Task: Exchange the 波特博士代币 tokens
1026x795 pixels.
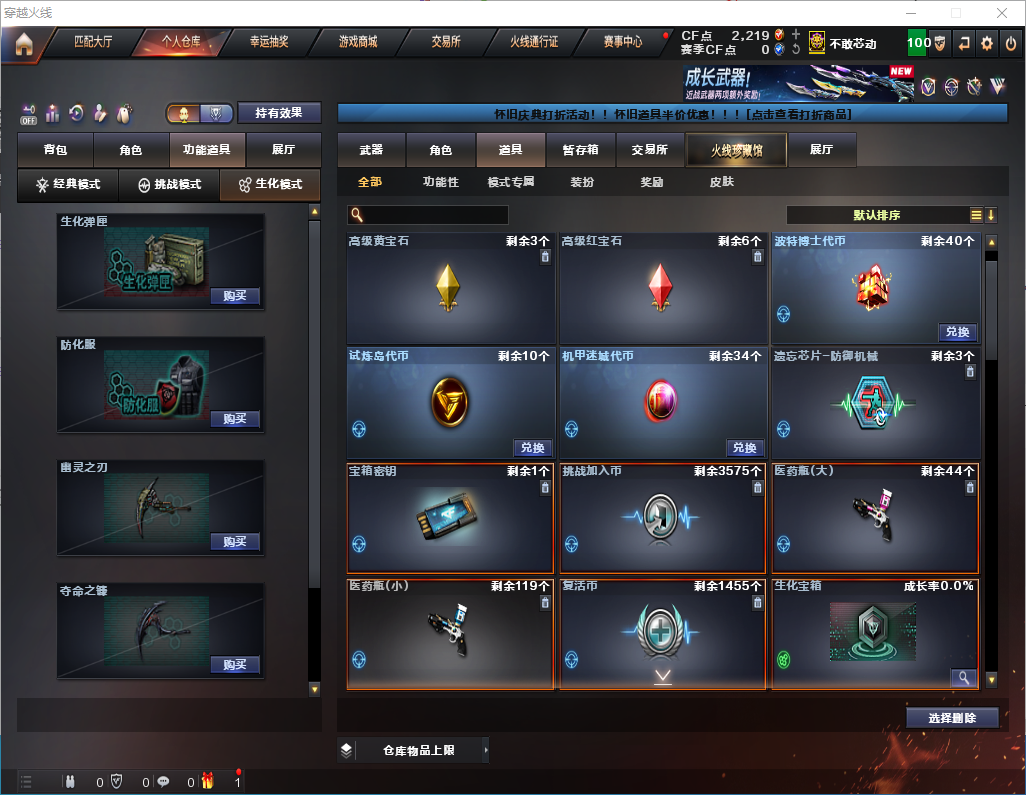Action: (x=957, y=332)
